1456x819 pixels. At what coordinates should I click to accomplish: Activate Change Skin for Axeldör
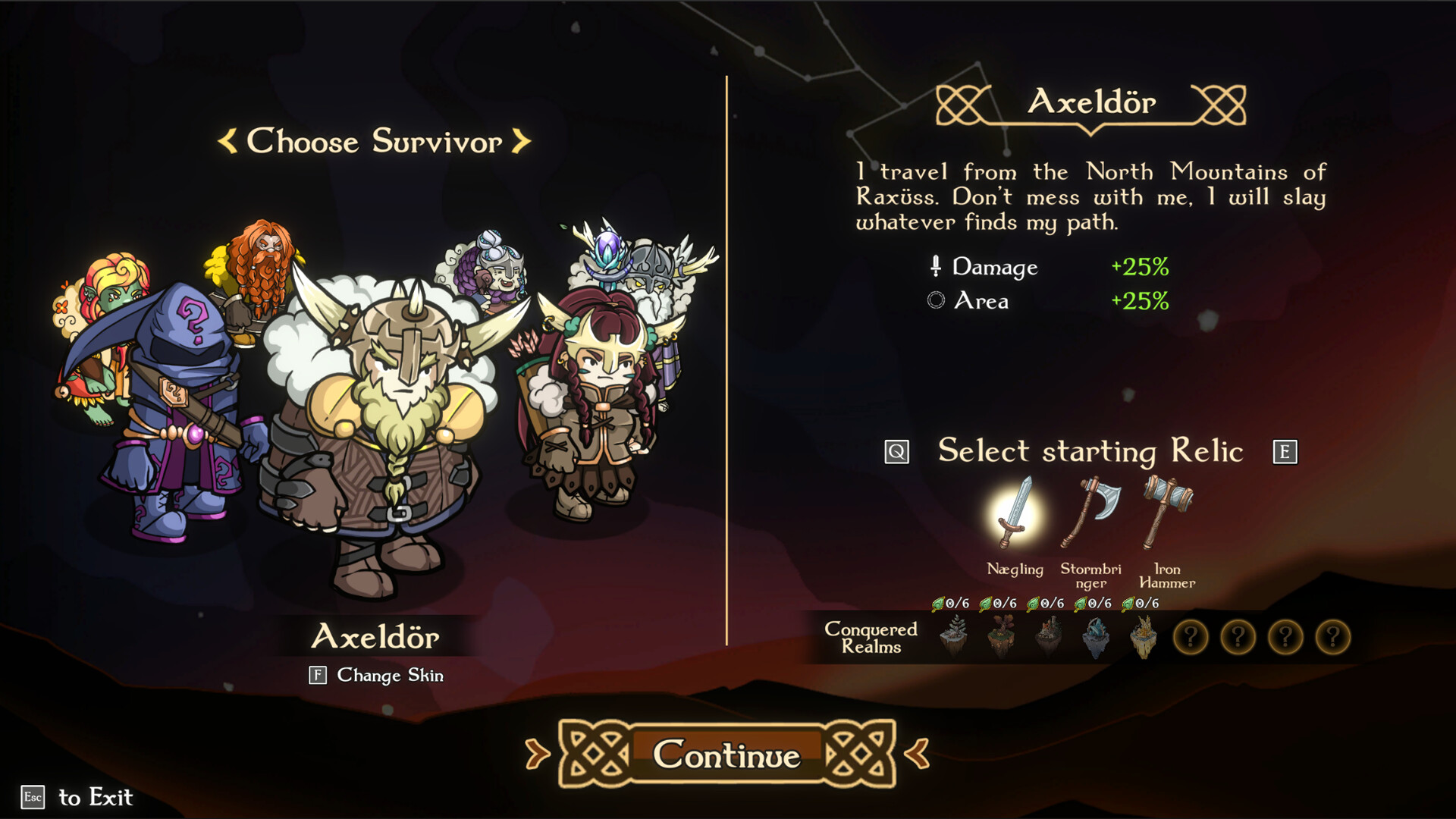pos(377,676)
